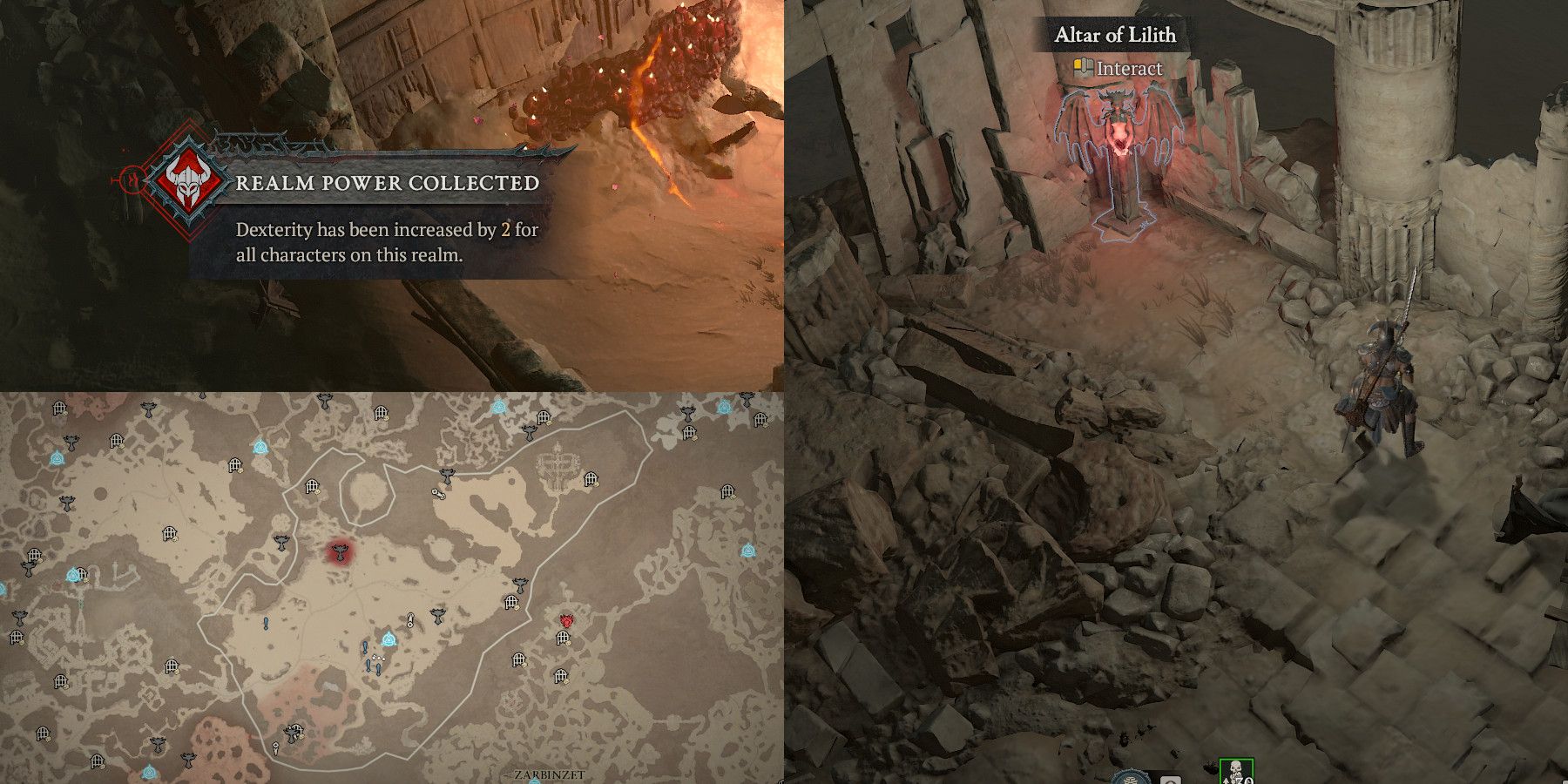The image size is (1568, 784).
Task: Select an altar chalice marker near map center
Action: [x=437, y=618]
